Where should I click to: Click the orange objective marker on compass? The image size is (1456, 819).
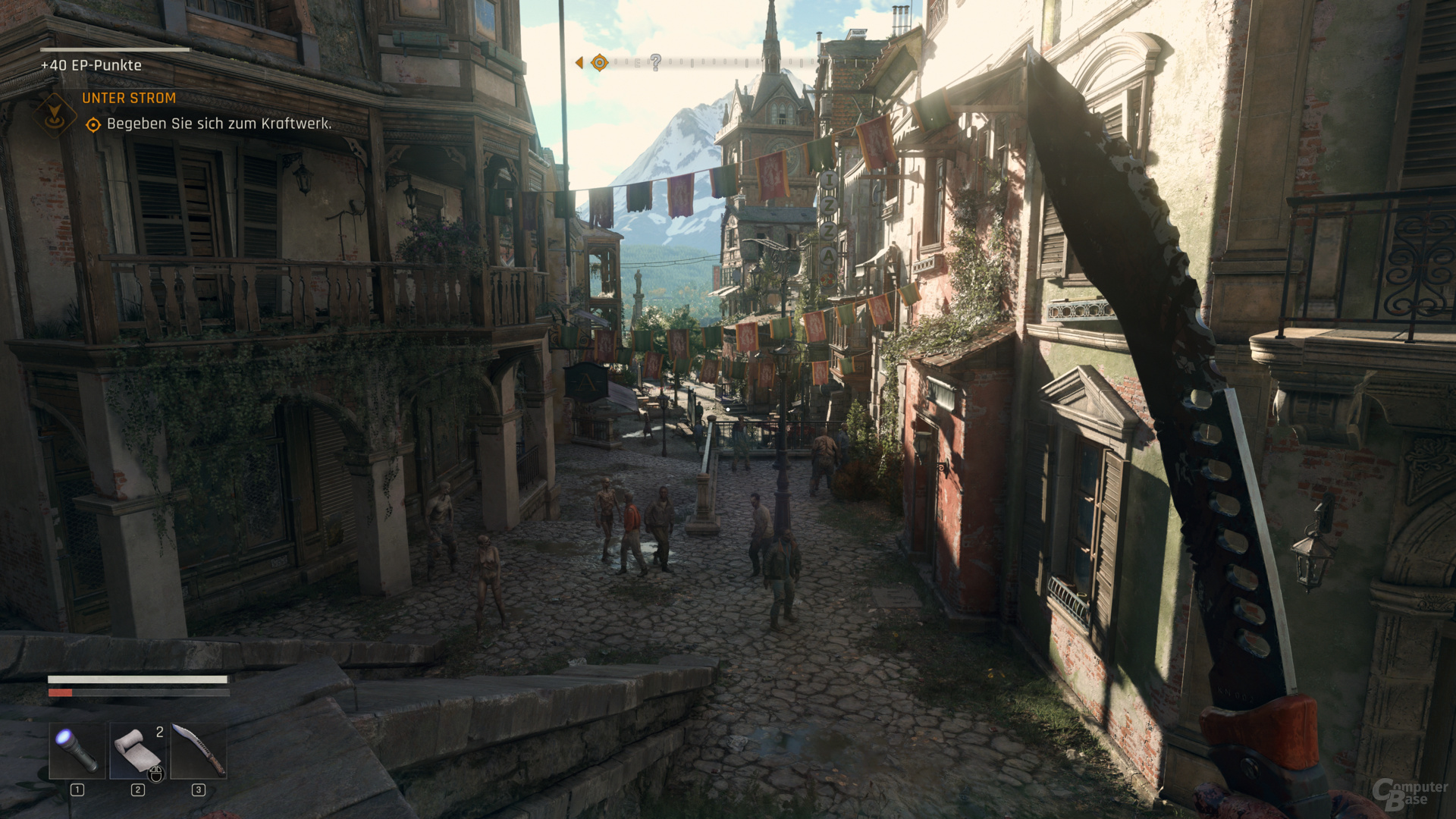coord(599,62)
